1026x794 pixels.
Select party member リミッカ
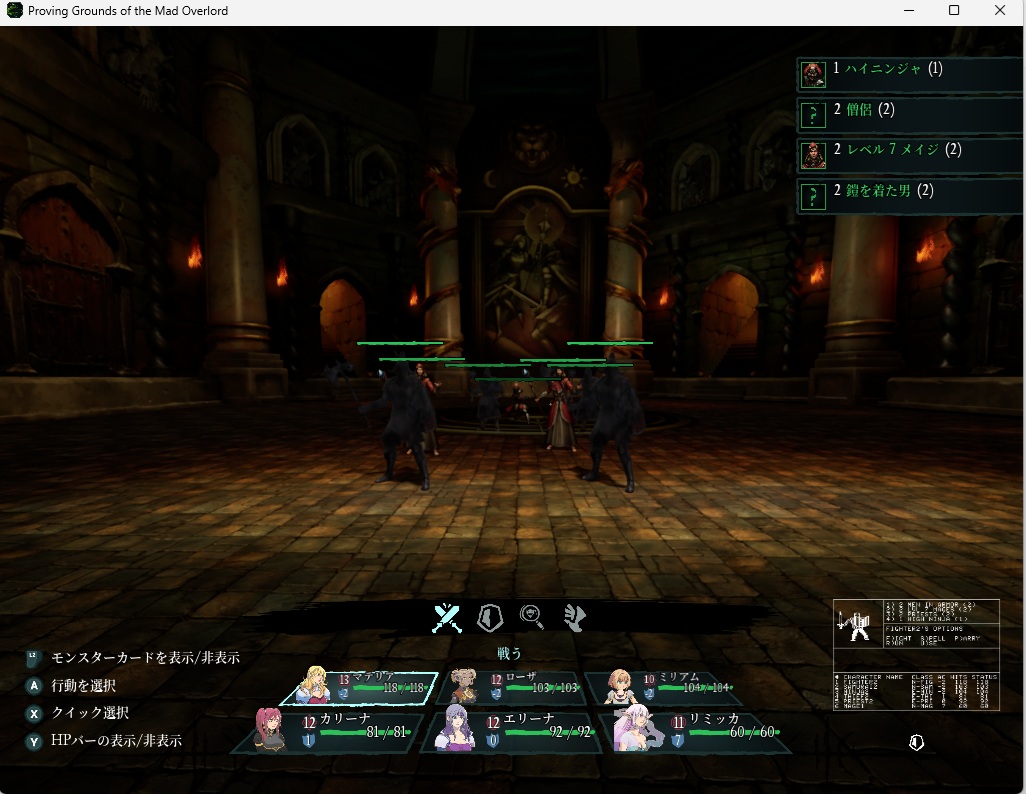[700, 730]
